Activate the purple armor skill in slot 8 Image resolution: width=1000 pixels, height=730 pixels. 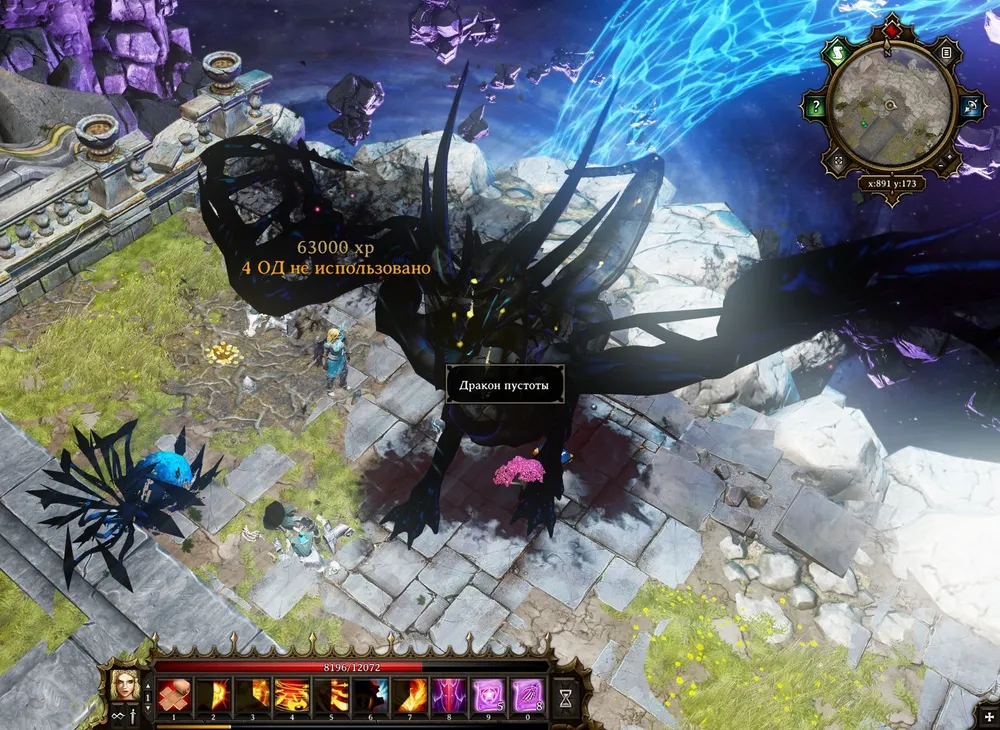(447, 692)
